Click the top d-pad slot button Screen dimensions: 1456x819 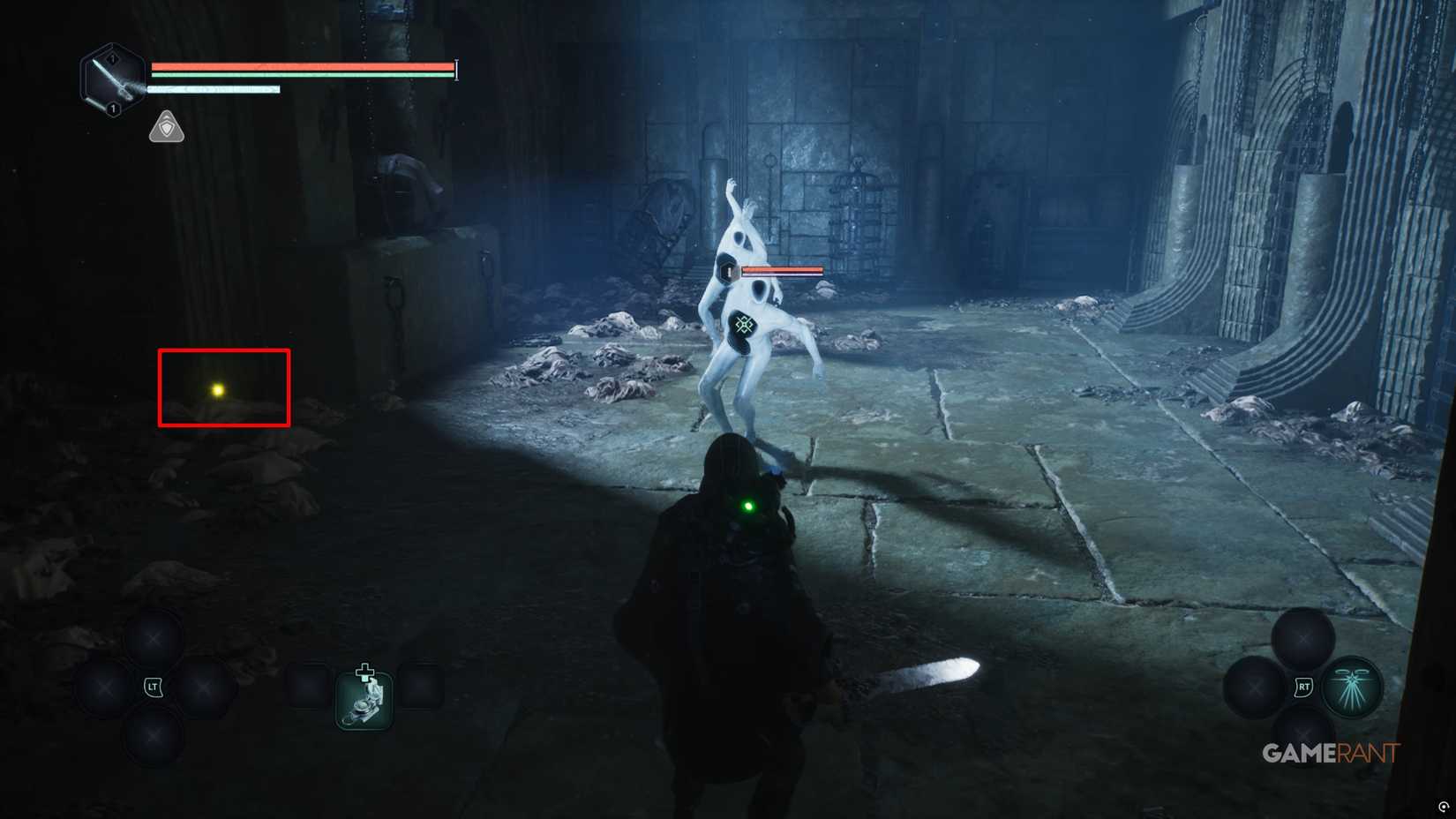coord(155,637)
